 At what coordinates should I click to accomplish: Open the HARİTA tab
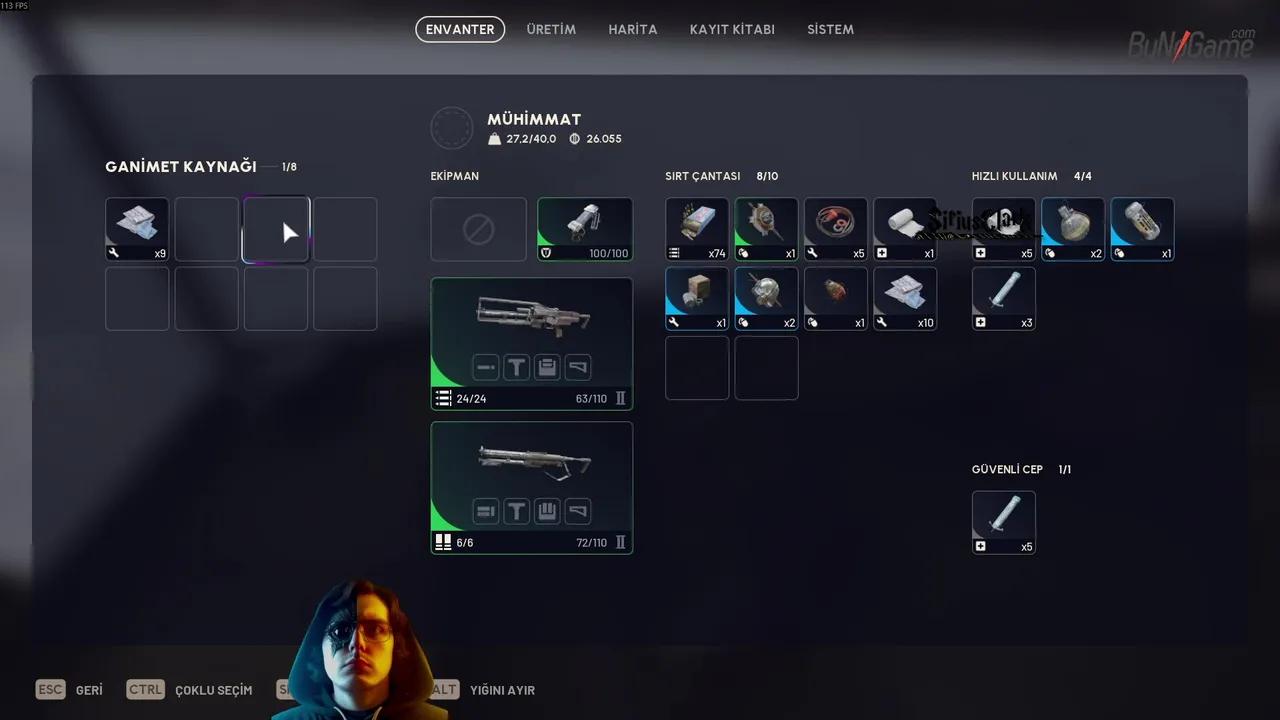pos(632,29)
